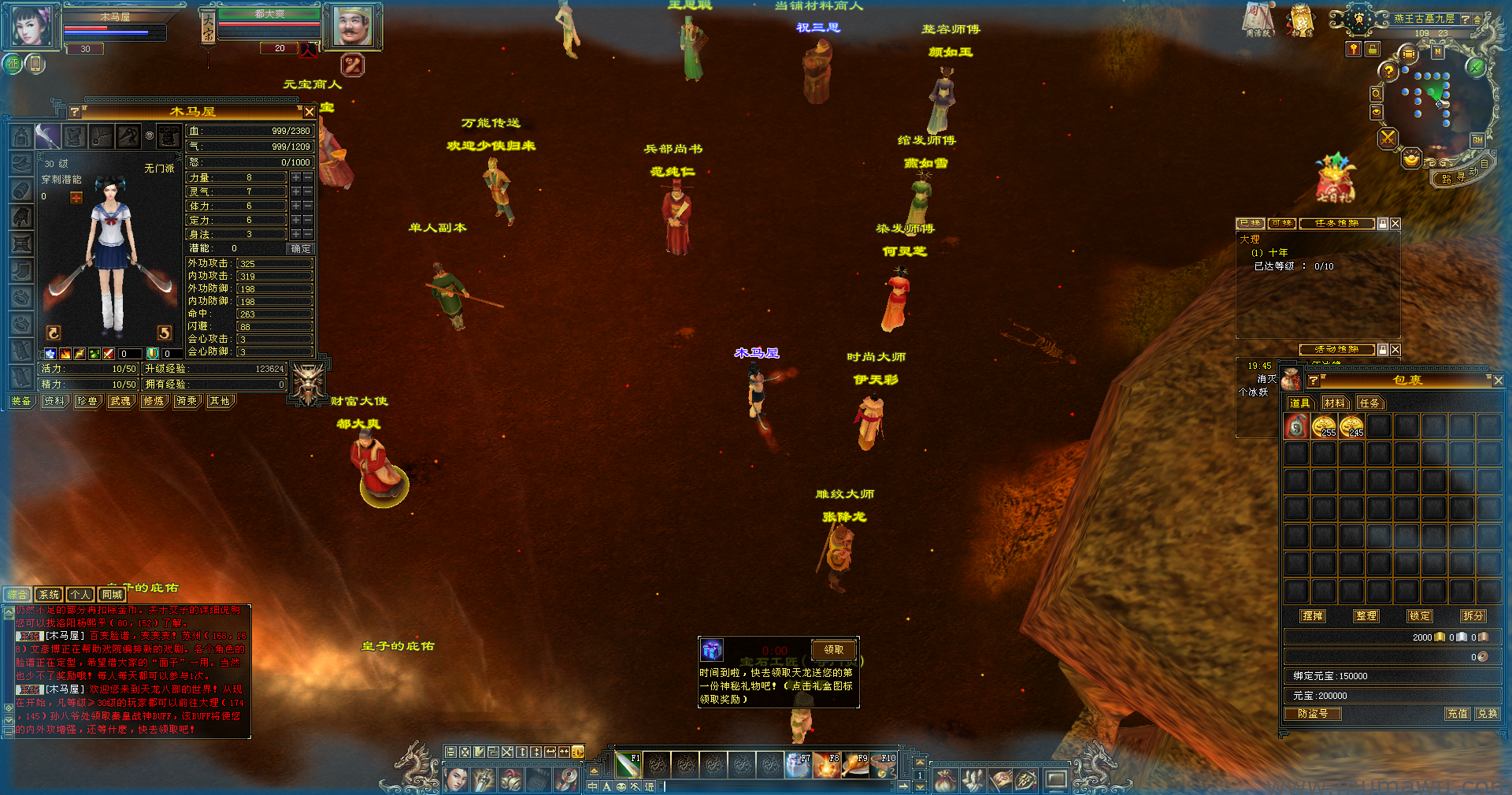Switch chat to the 系统 channel
The image size is (1512, 795).
49,595
